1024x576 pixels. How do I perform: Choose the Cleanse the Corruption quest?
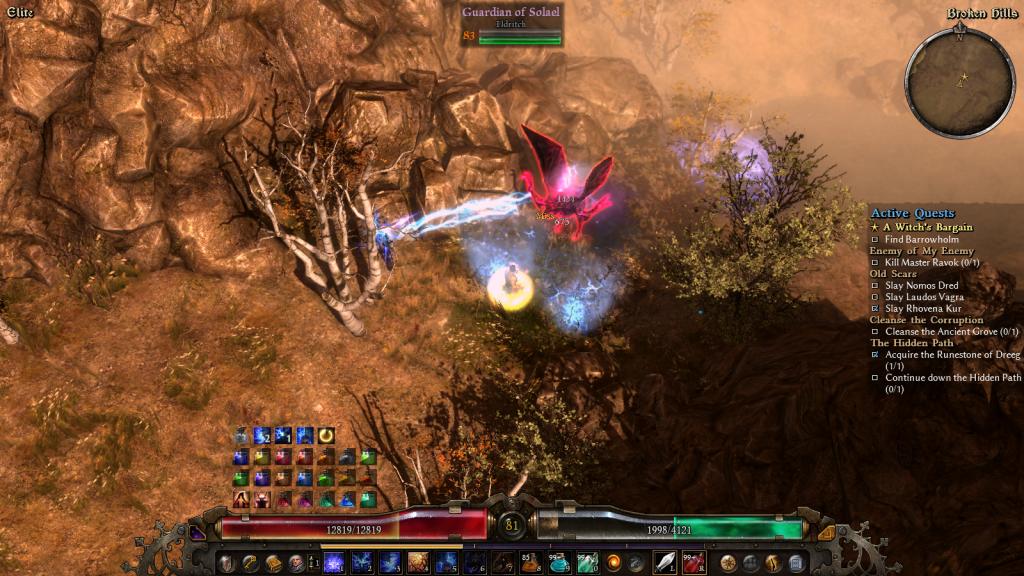coord(926,320)
